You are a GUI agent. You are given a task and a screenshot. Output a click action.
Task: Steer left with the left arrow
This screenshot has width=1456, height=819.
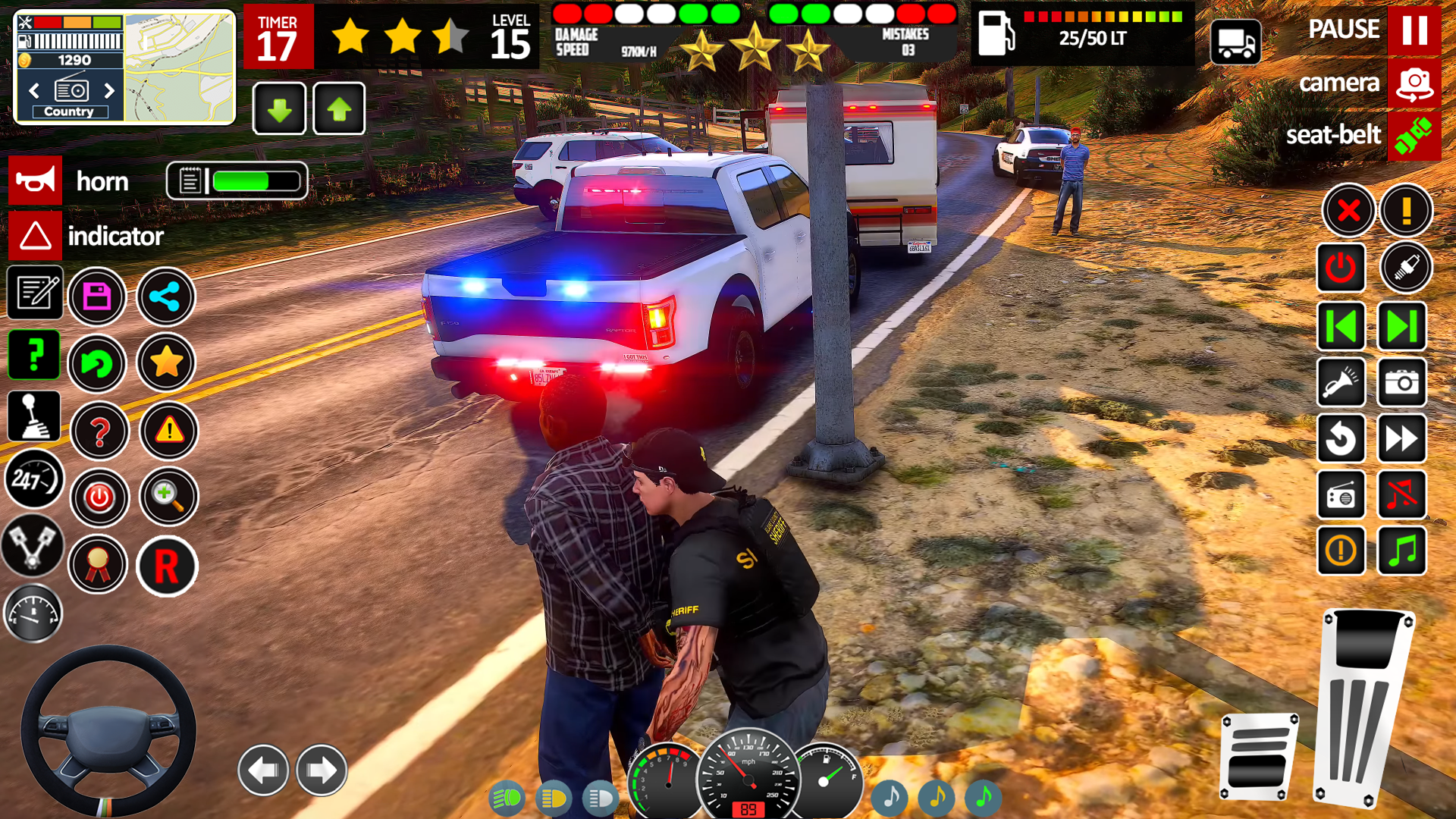pos(263,770)
